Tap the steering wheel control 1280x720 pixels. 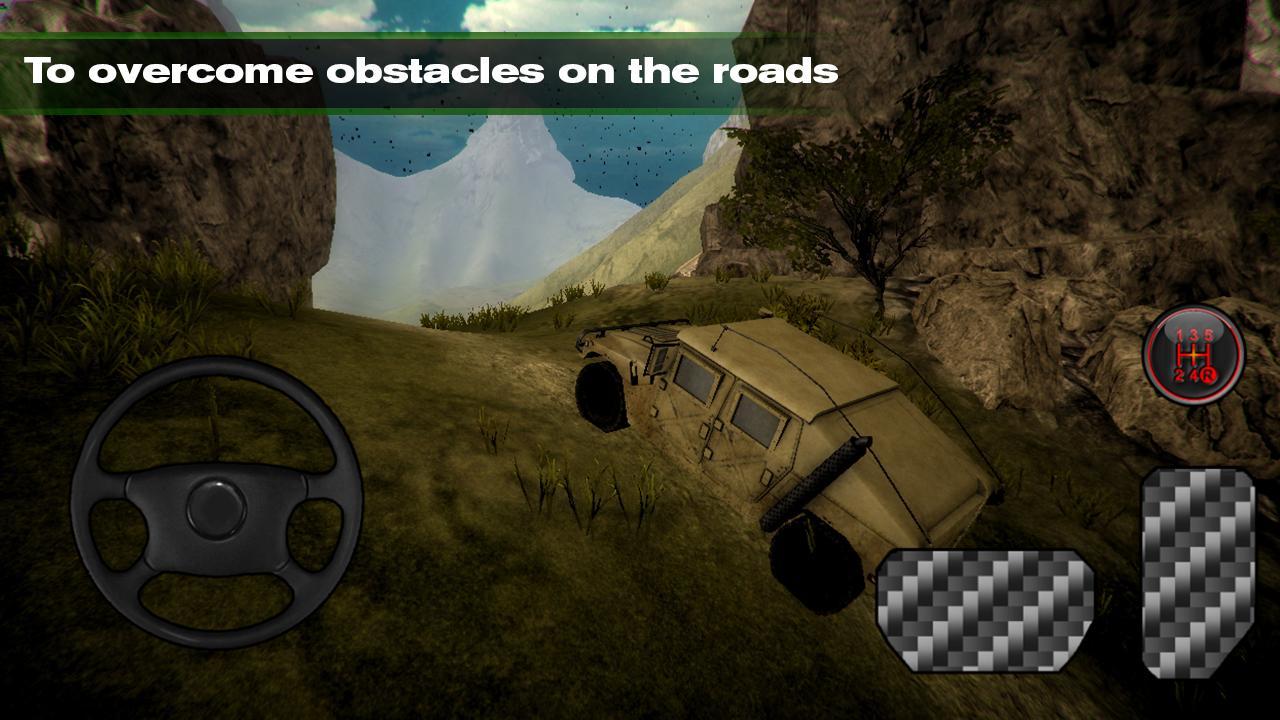216,502
